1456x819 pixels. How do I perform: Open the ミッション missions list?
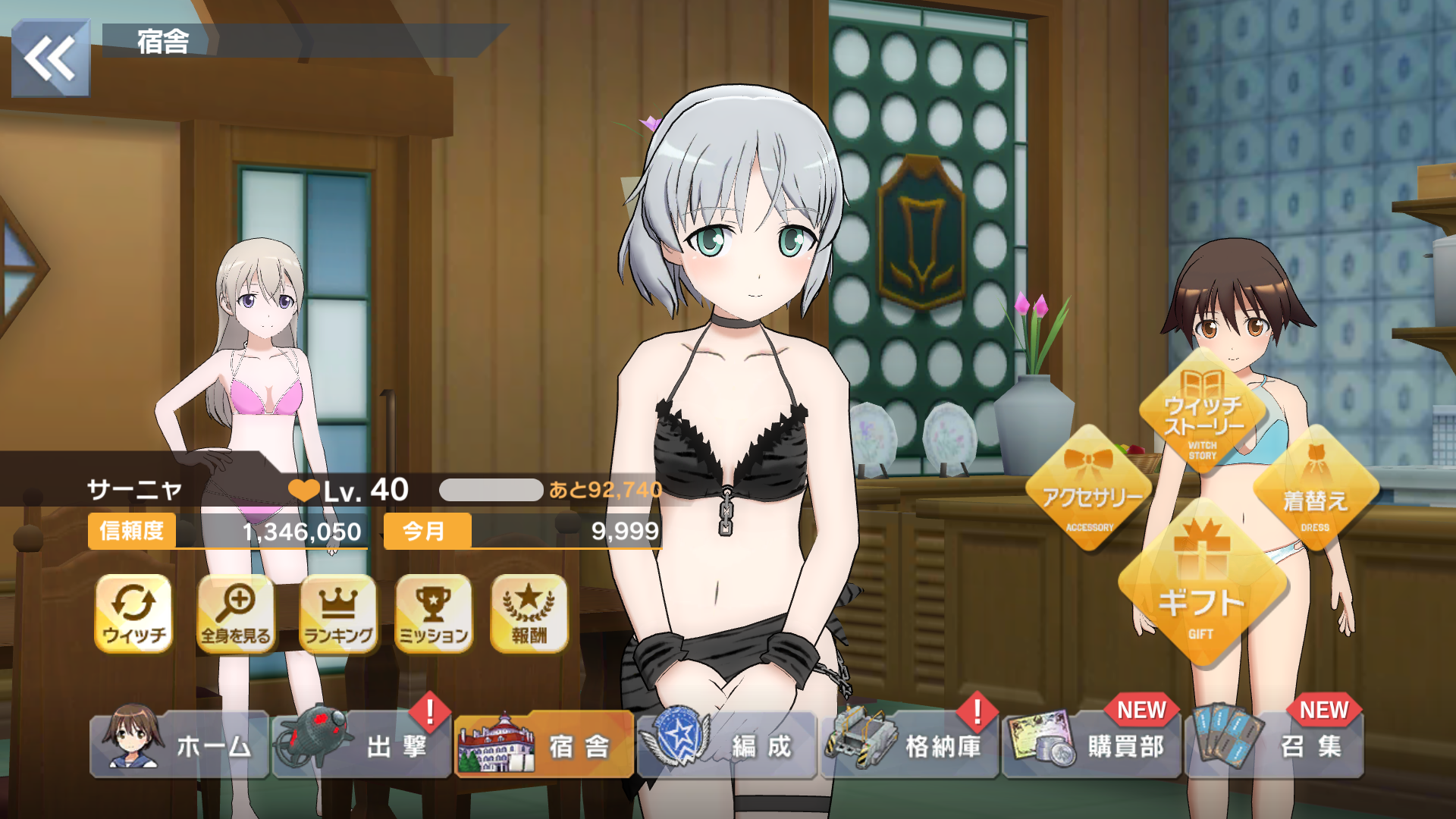(434, 613)
